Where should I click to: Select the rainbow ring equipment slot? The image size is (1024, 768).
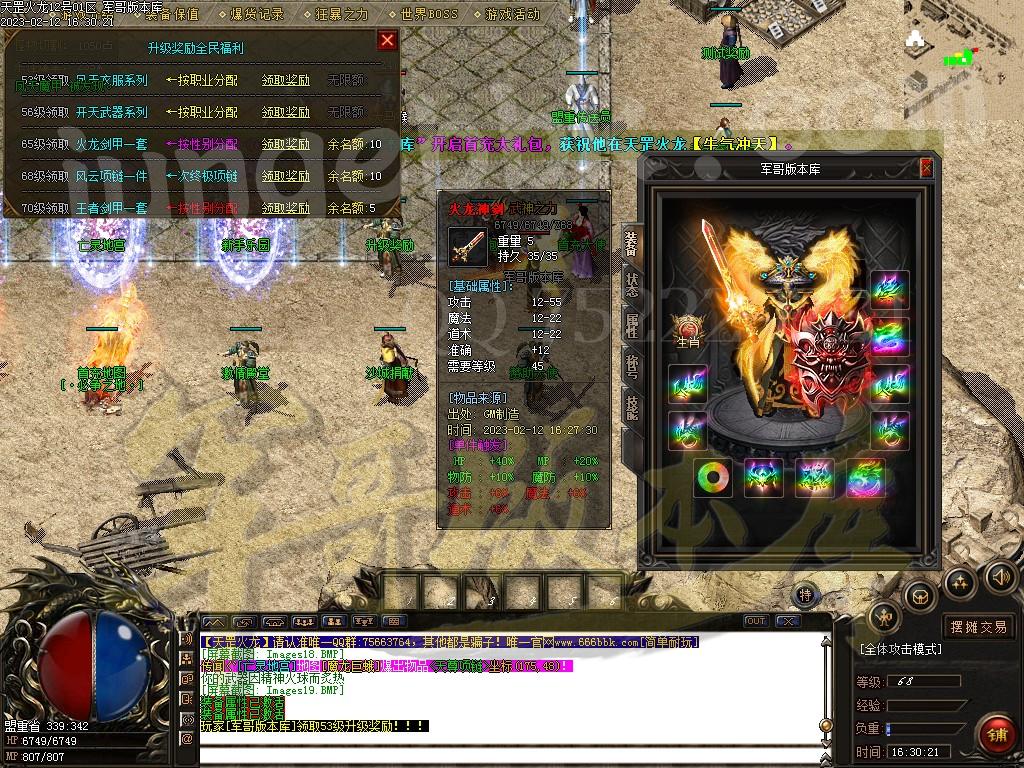click(713, 477)
